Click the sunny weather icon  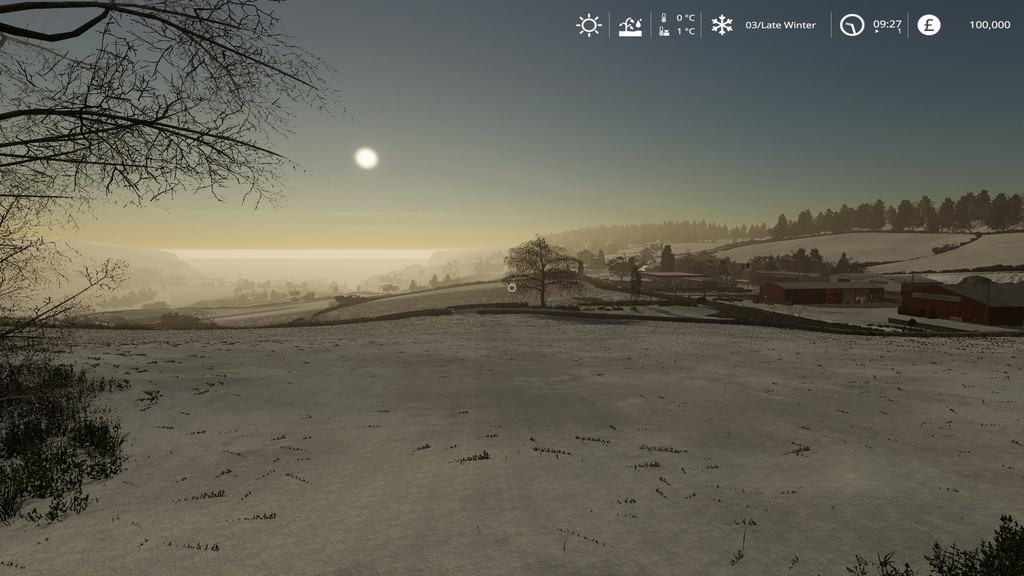pos(589,25)
